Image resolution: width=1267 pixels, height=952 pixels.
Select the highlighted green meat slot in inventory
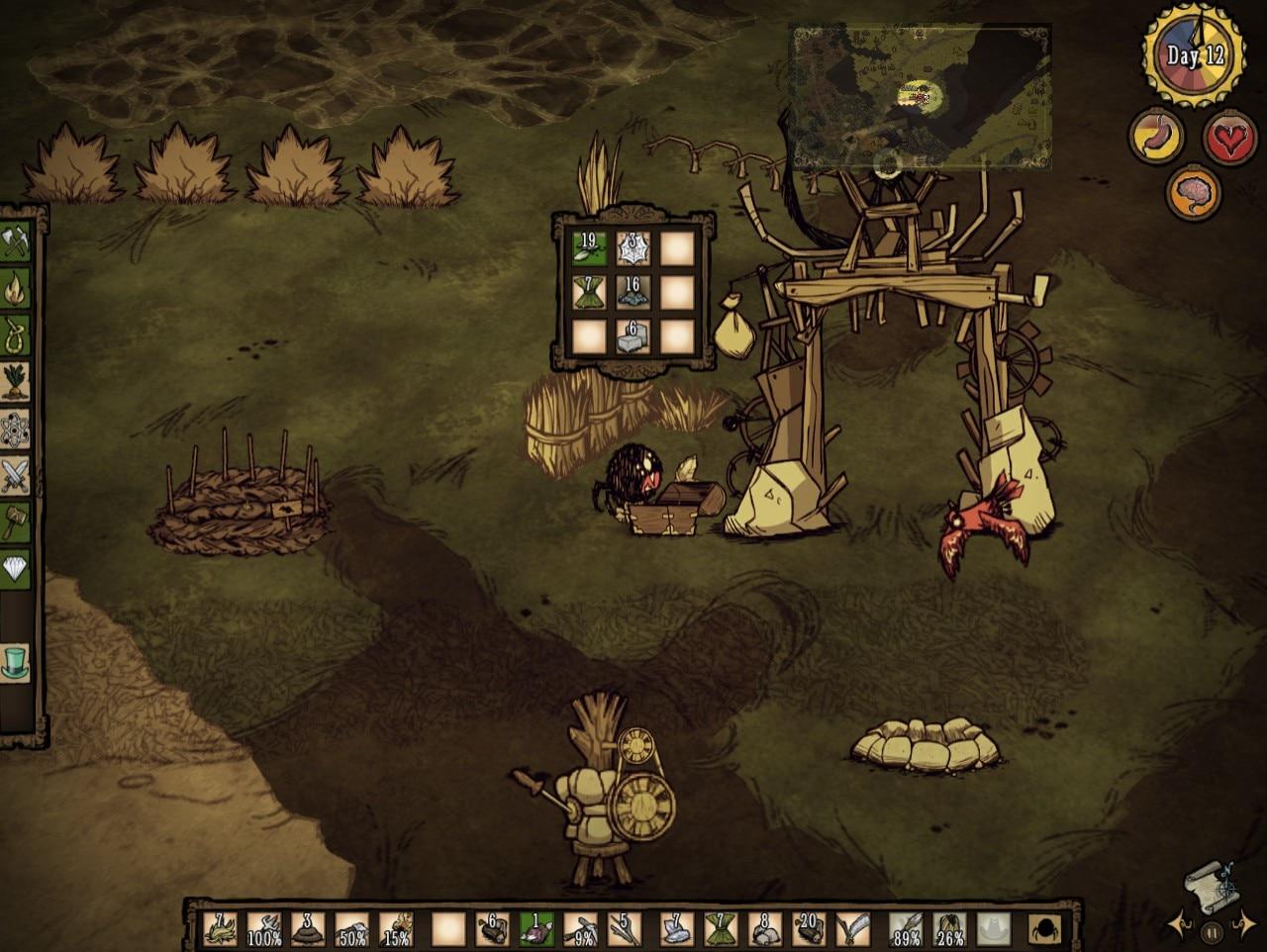536,929
